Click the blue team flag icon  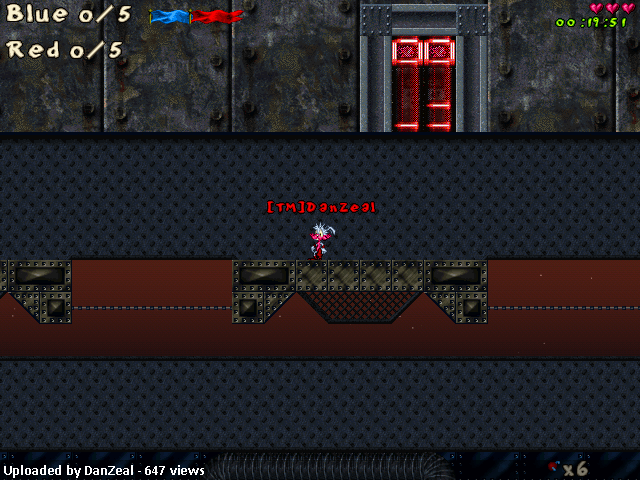click(170, 16)
